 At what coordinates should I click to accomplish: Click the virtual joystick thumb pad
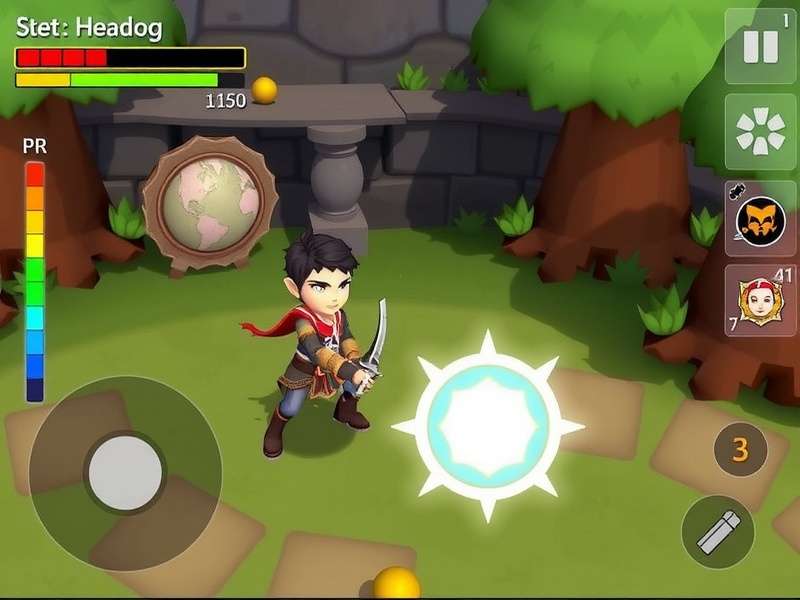(x=125, y=473)
